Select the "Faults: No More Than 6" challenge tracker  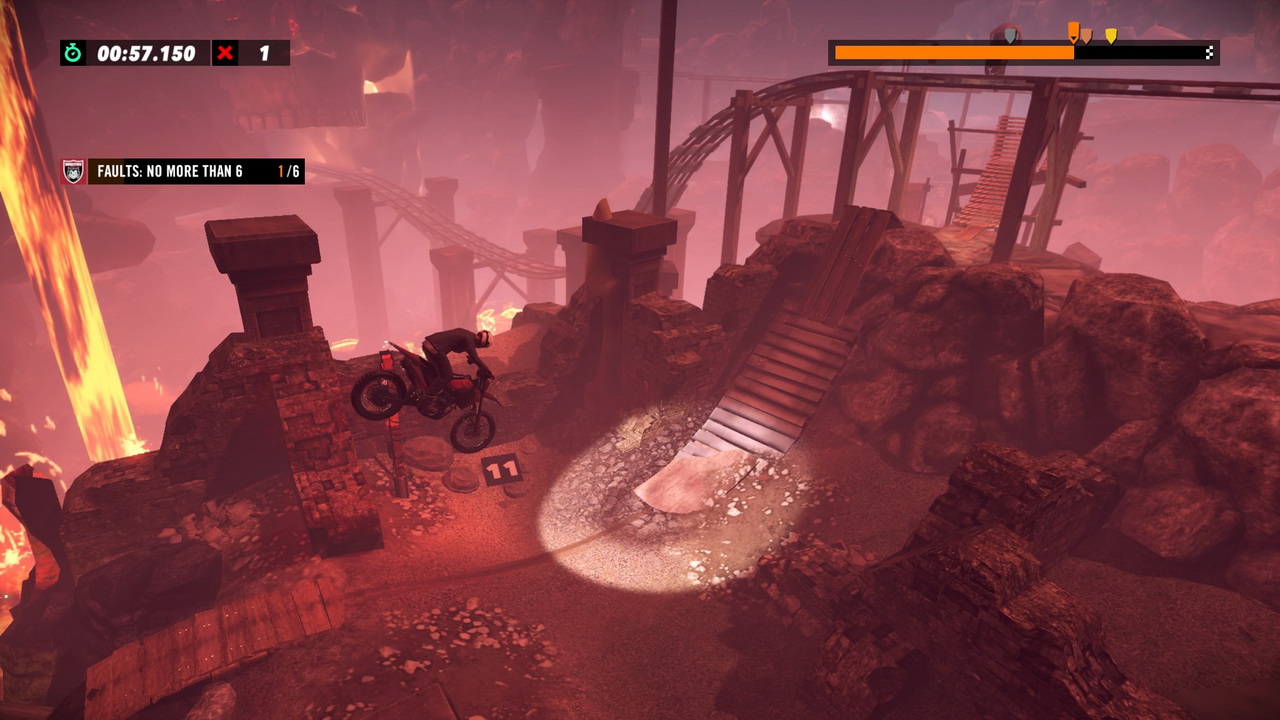pos(183,171)
